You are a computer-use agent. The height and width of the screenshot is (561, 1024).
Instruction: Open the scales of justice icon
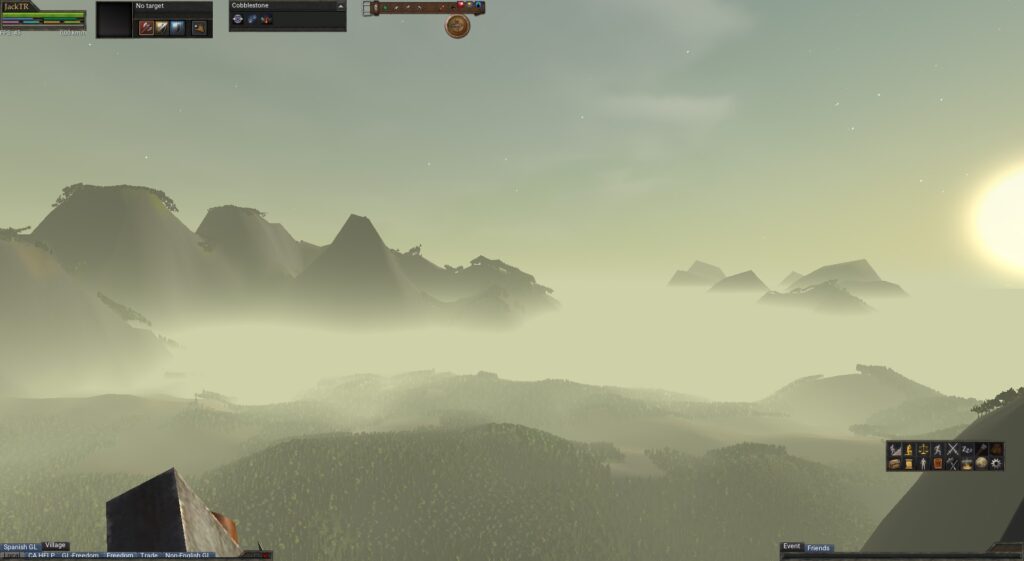[923, 450]
